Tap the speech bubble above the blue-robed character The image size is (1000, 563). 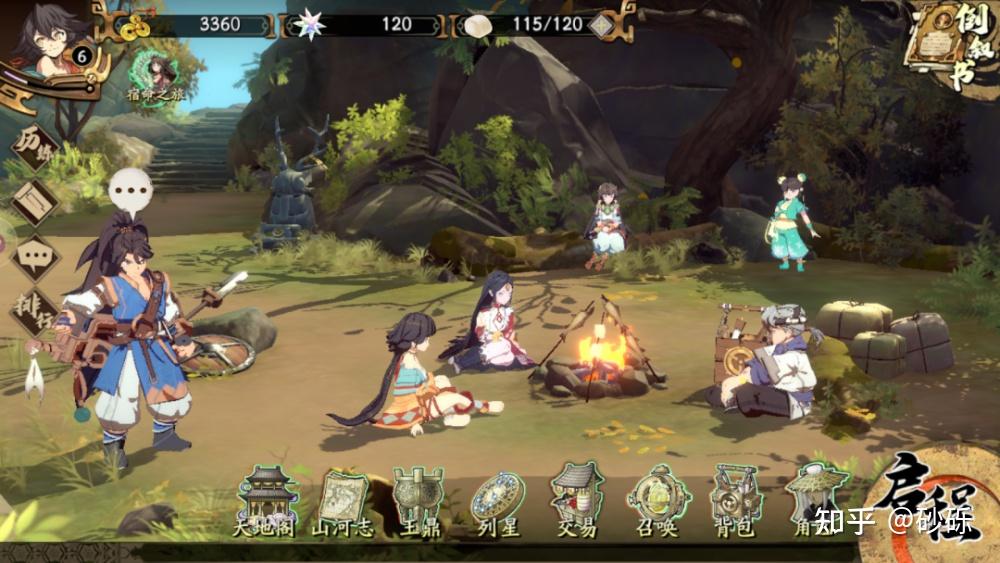[x=130, y=187]
